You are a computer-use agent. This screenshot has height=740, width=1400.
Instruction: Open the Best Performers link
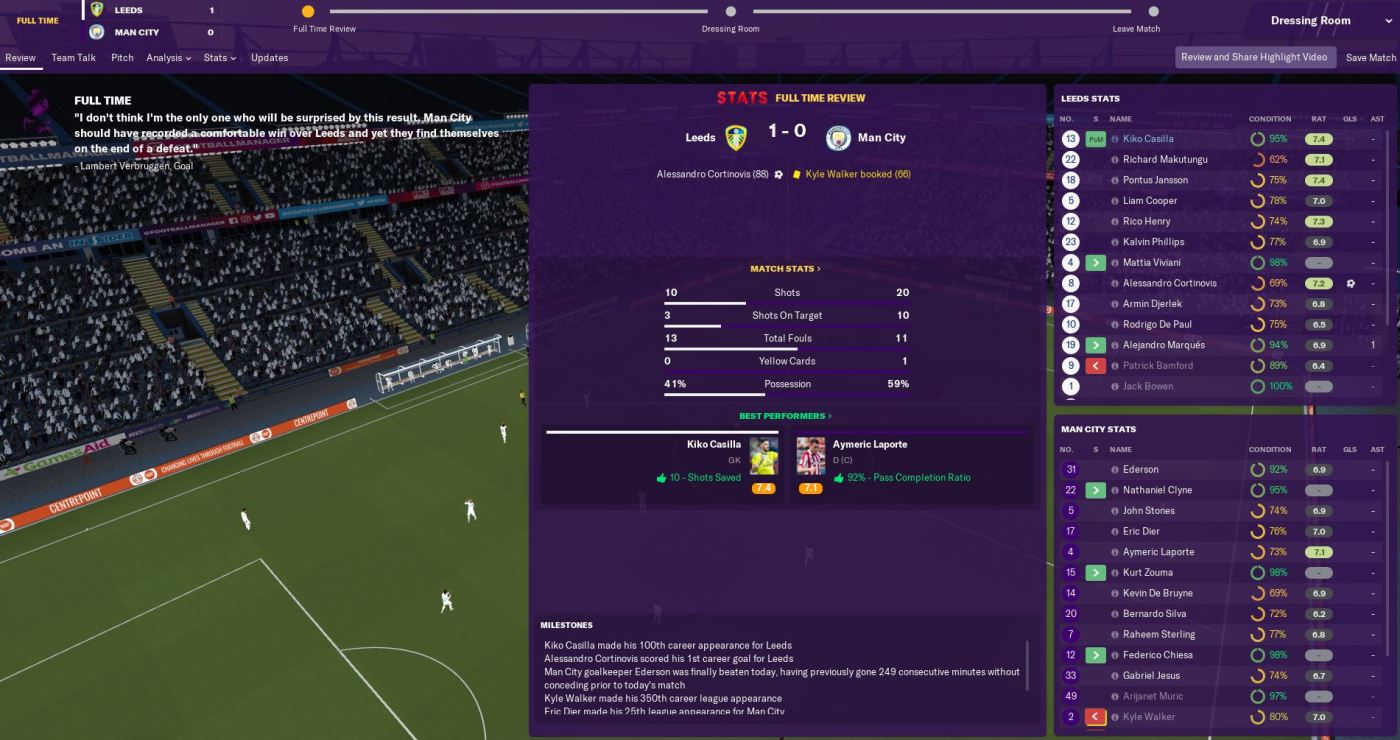(785, 416)
